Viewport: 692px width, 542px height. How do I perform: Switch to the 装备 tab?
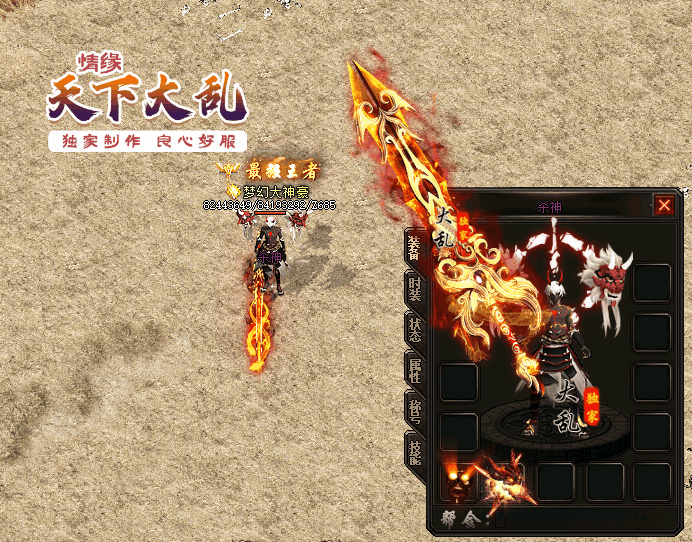click(x=415, y=247)
